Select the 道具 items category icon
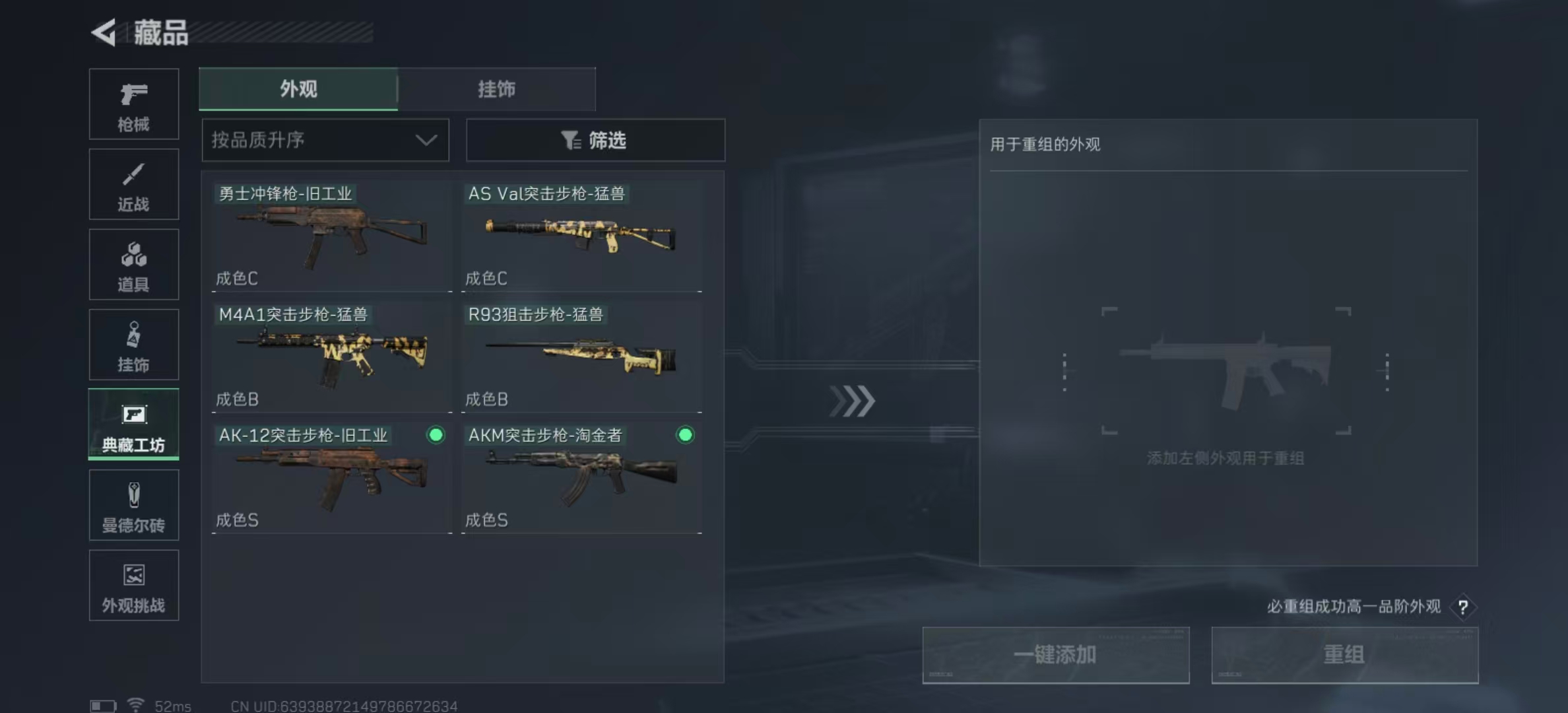The height and width of the screenshot is (713, 1568). 133,263
